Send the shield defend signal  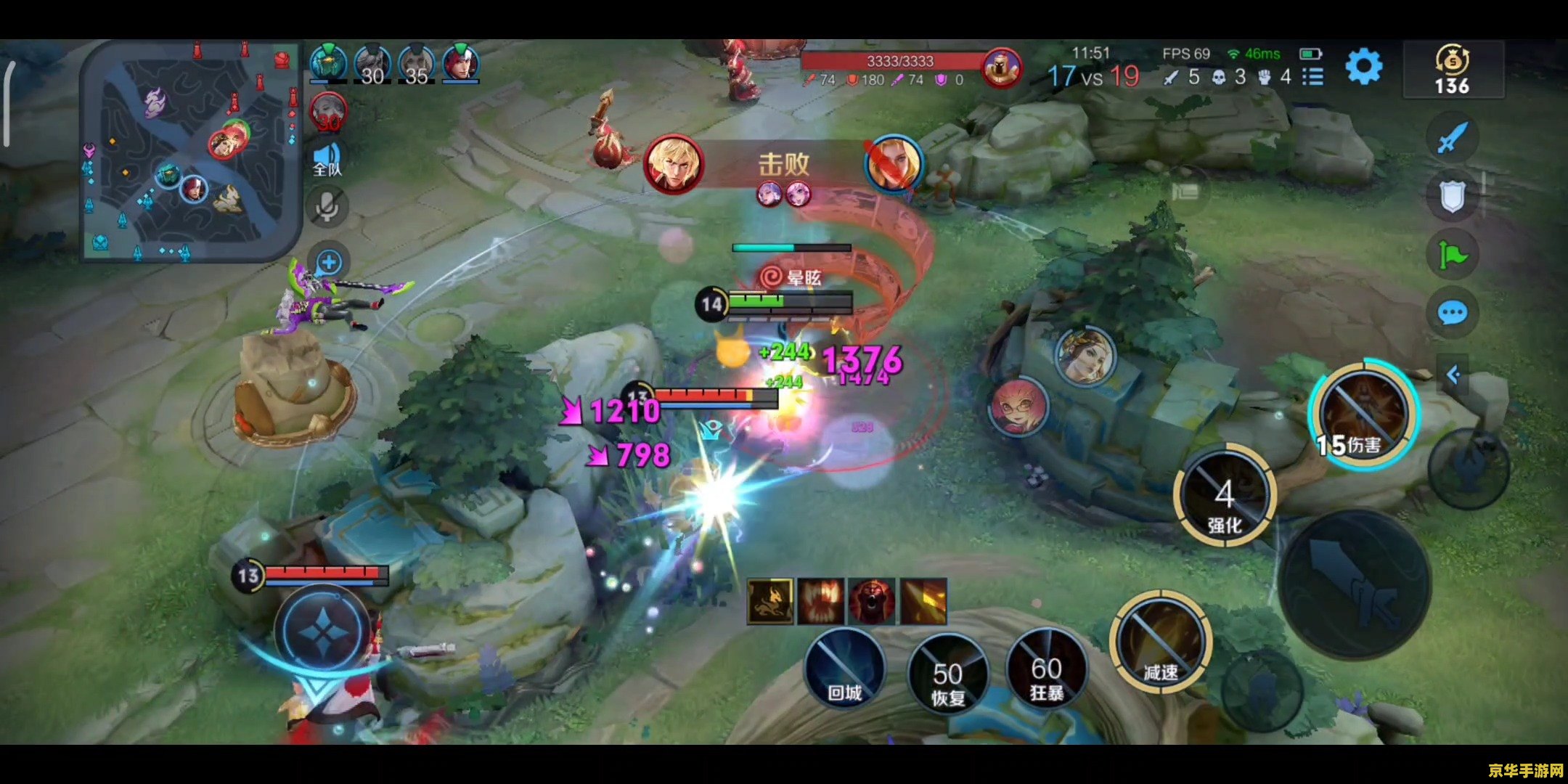point(1452,196)
